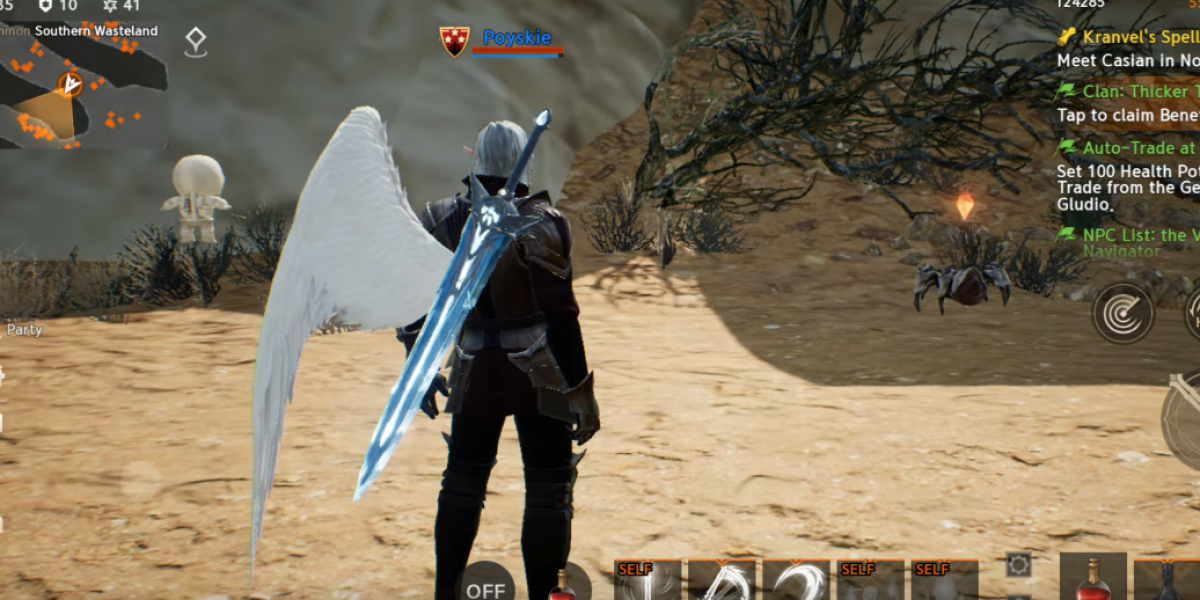
Task: Tap the location pin icon beside minimap
Action: click(195, 42)
